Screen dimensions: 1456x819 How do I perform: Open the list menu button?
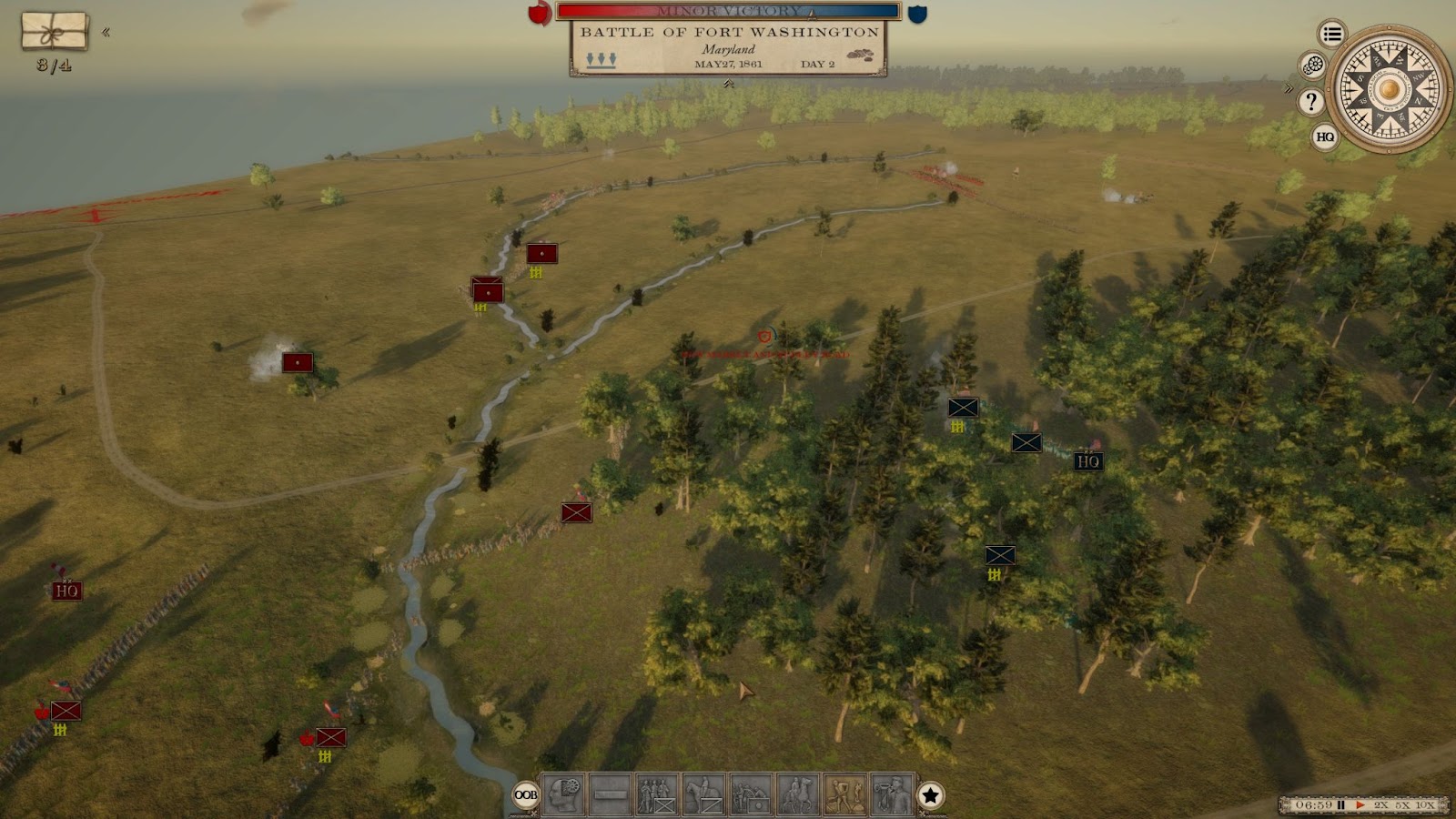click(1332, 35)
